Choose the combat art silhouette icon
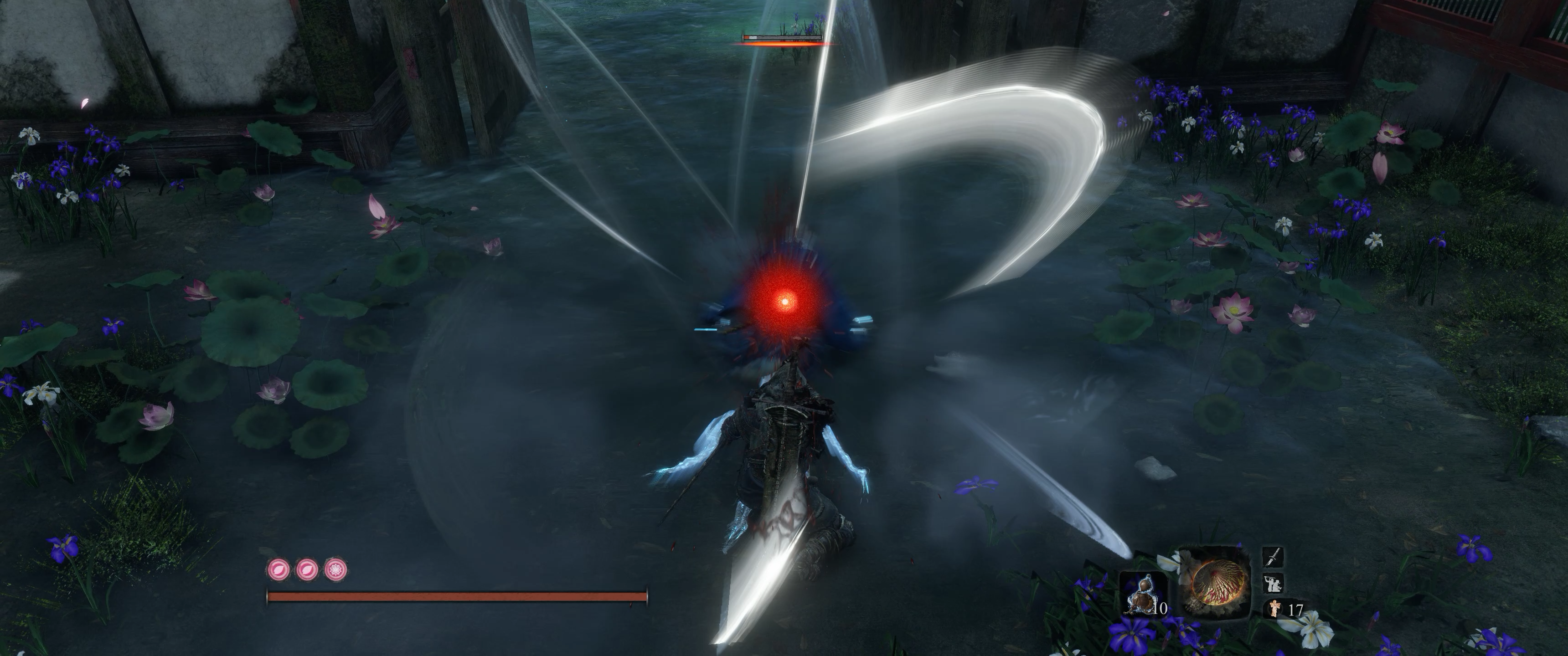The height and width of the screenshot is (656, 1568). click(x=1274, y=583)
